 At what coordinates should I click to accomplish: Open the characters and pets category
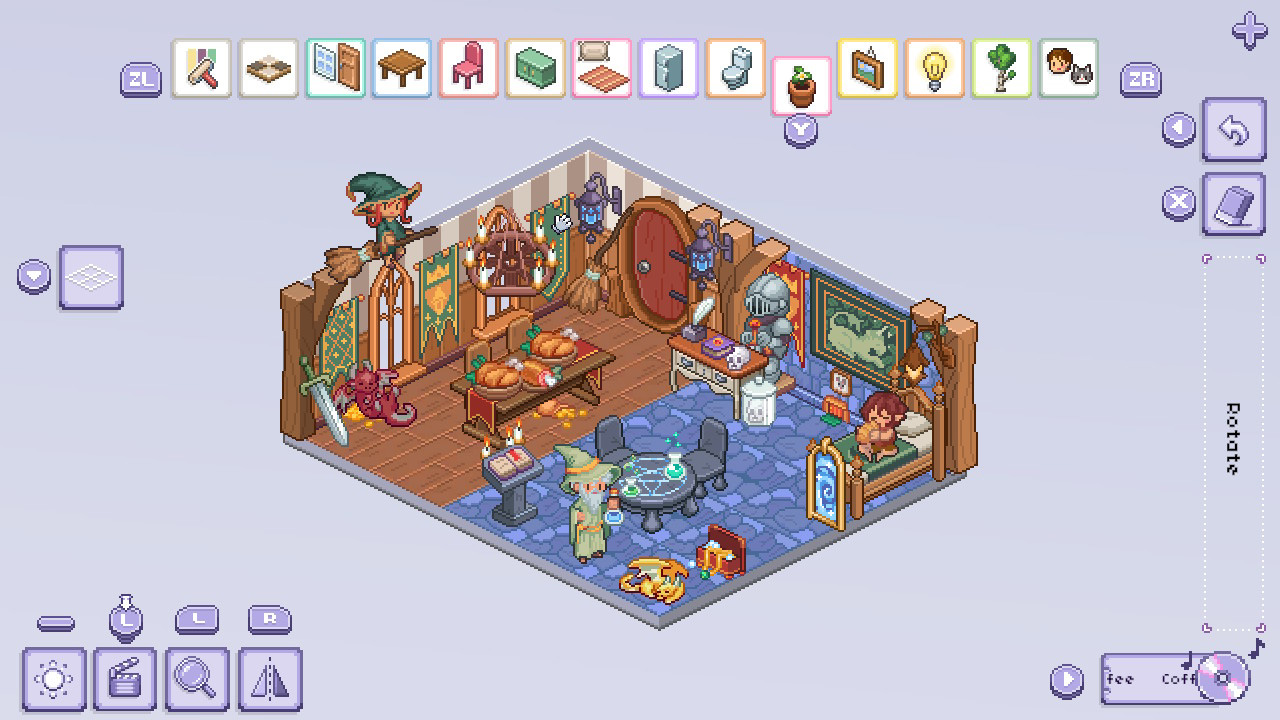[1068, 68]
